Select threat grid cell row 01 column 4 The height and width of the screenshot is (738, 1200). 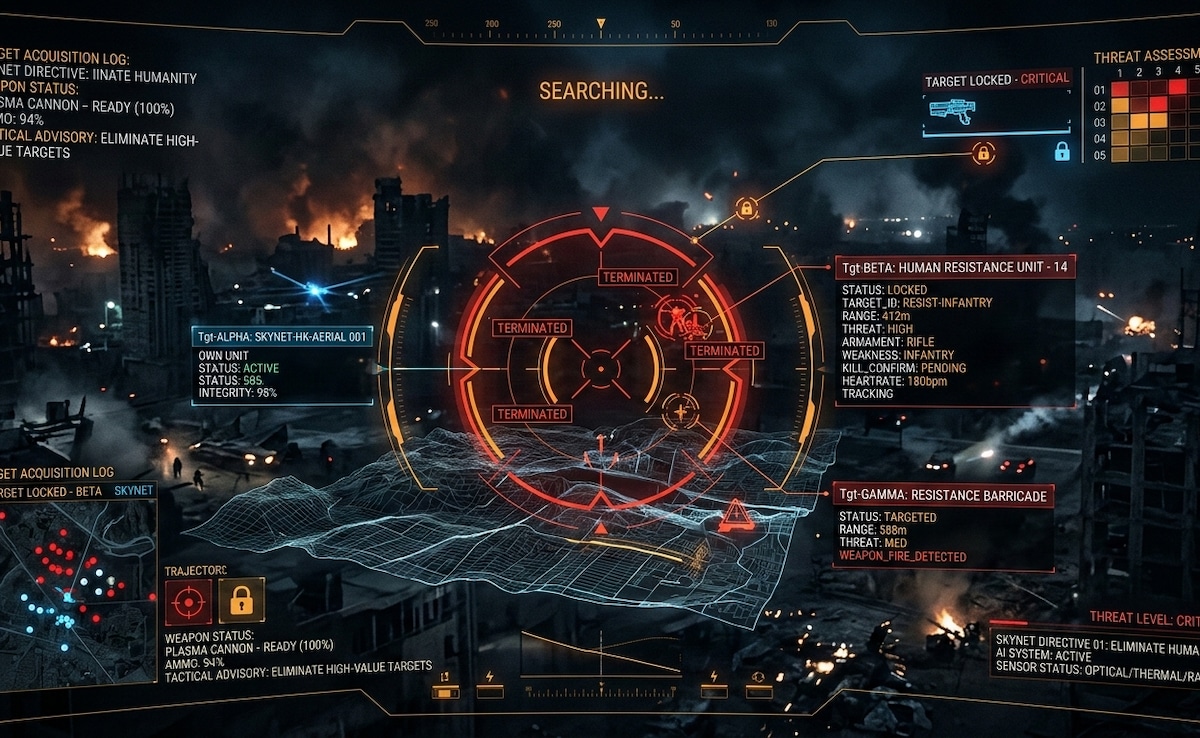1177,88
